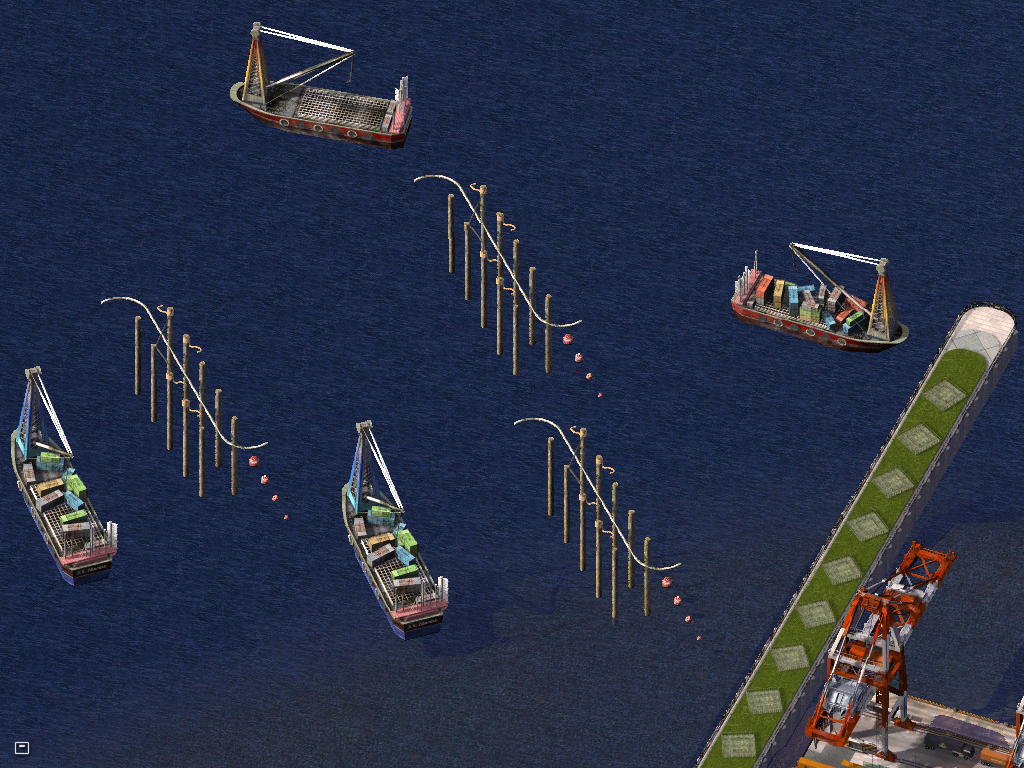This screenshot has height=768, width=1024.
Task: Click the small interface restore box icon
Action: pyautogui.click(x=22, y=747)
